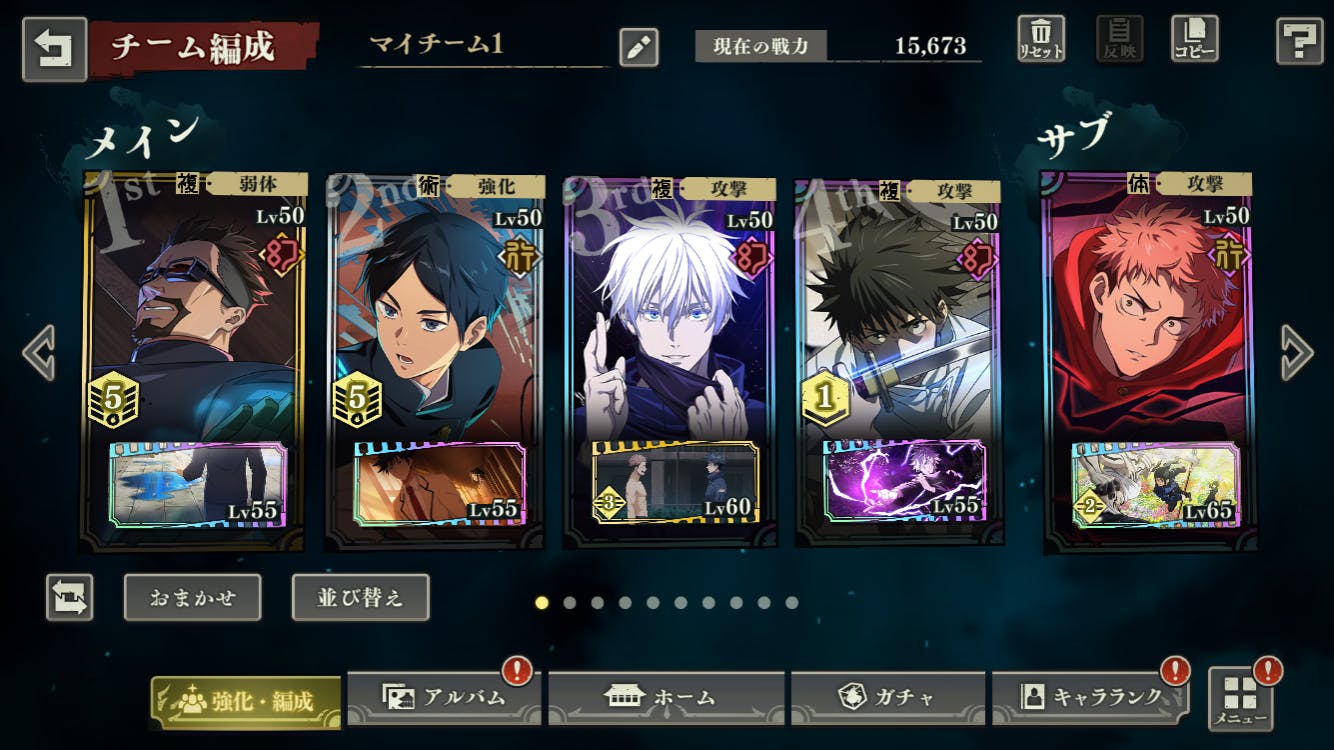Edit the team name with pencil icon
This screenshot has width=1334, height=750.
point(638,47)
